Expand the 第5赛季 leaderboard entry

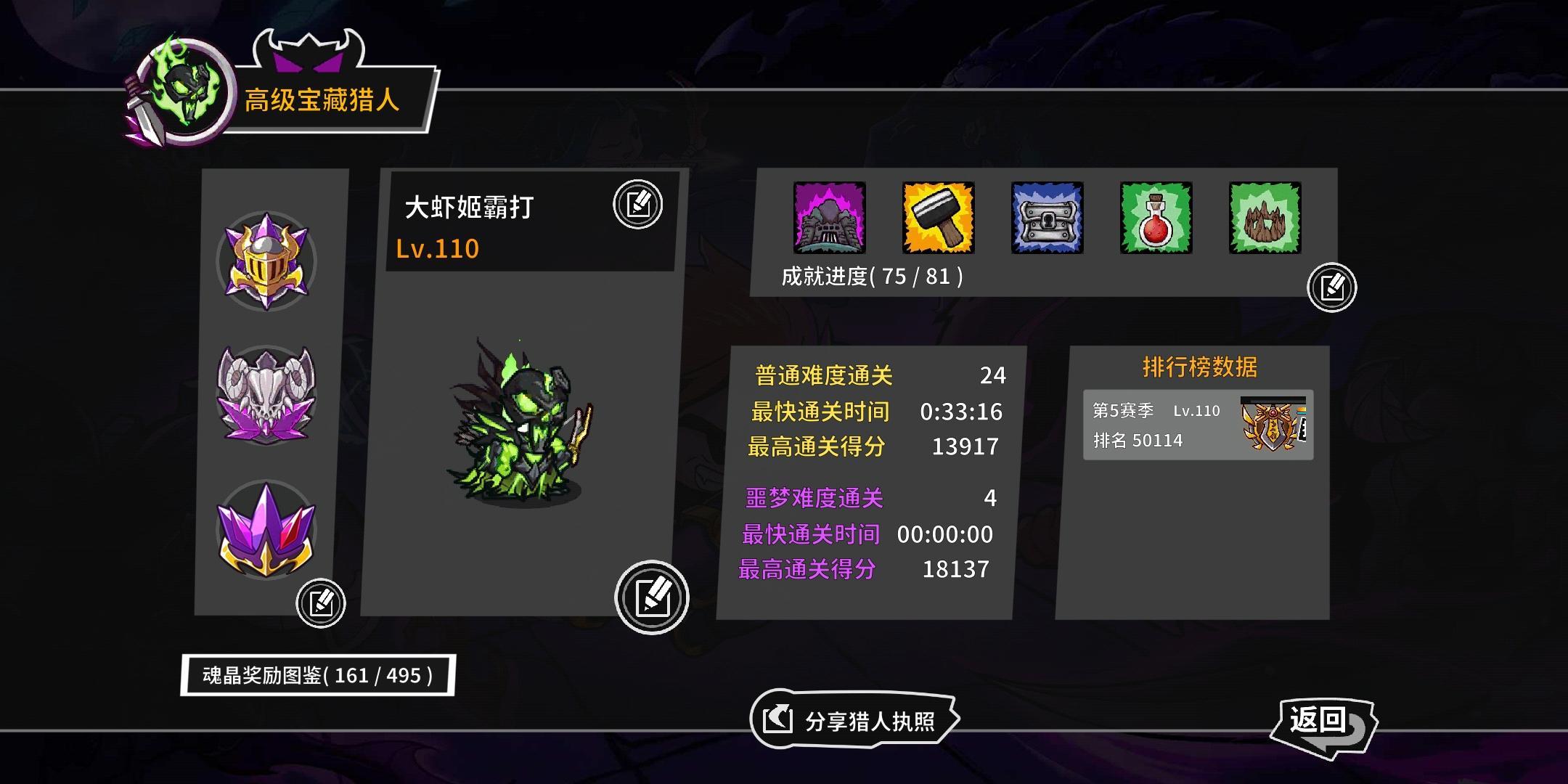coord(1198,424)
